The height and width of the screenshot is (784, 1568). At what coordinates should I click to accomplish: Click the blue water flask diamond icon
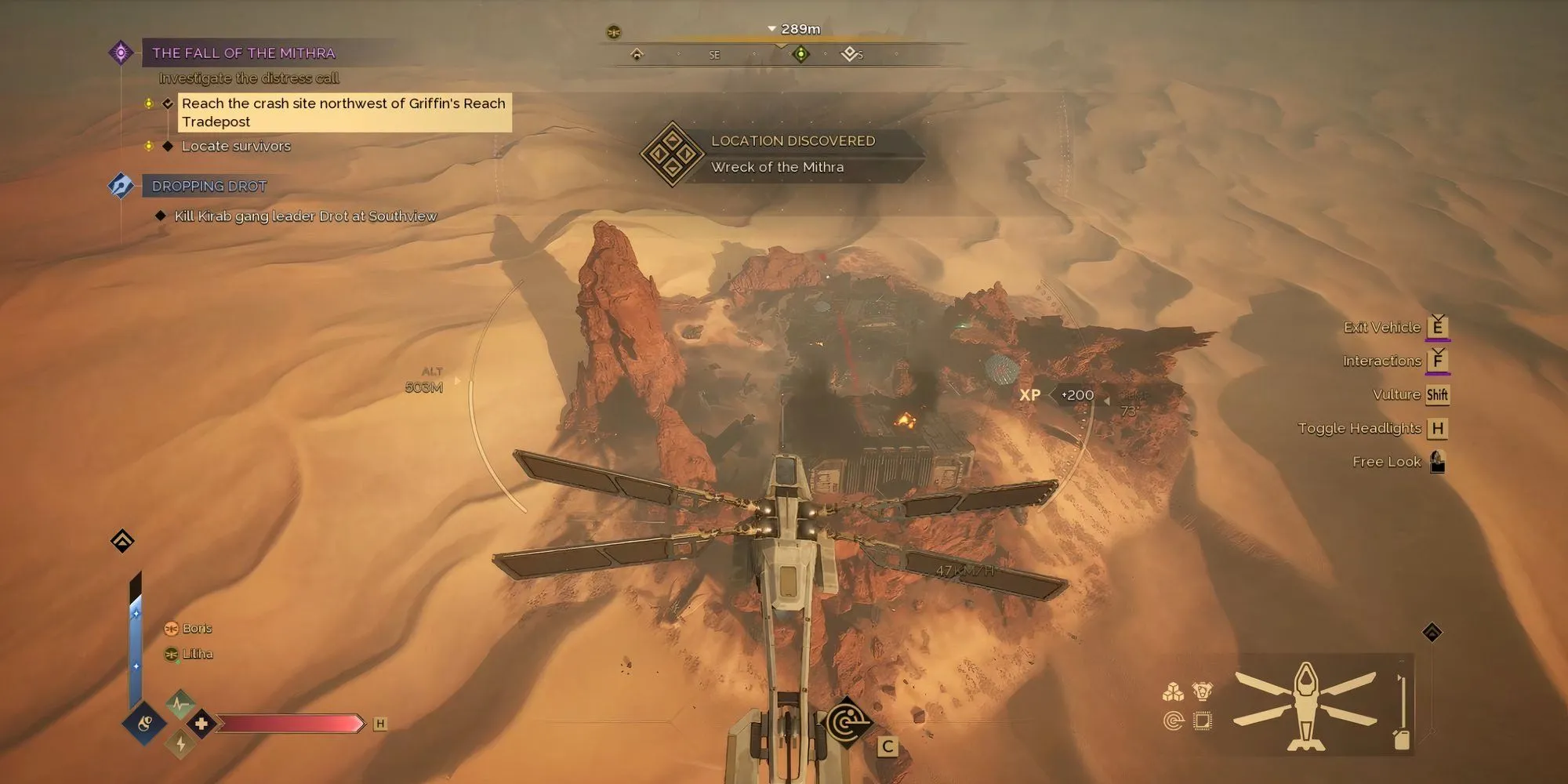pyautogui.click(x=144, y=724)
